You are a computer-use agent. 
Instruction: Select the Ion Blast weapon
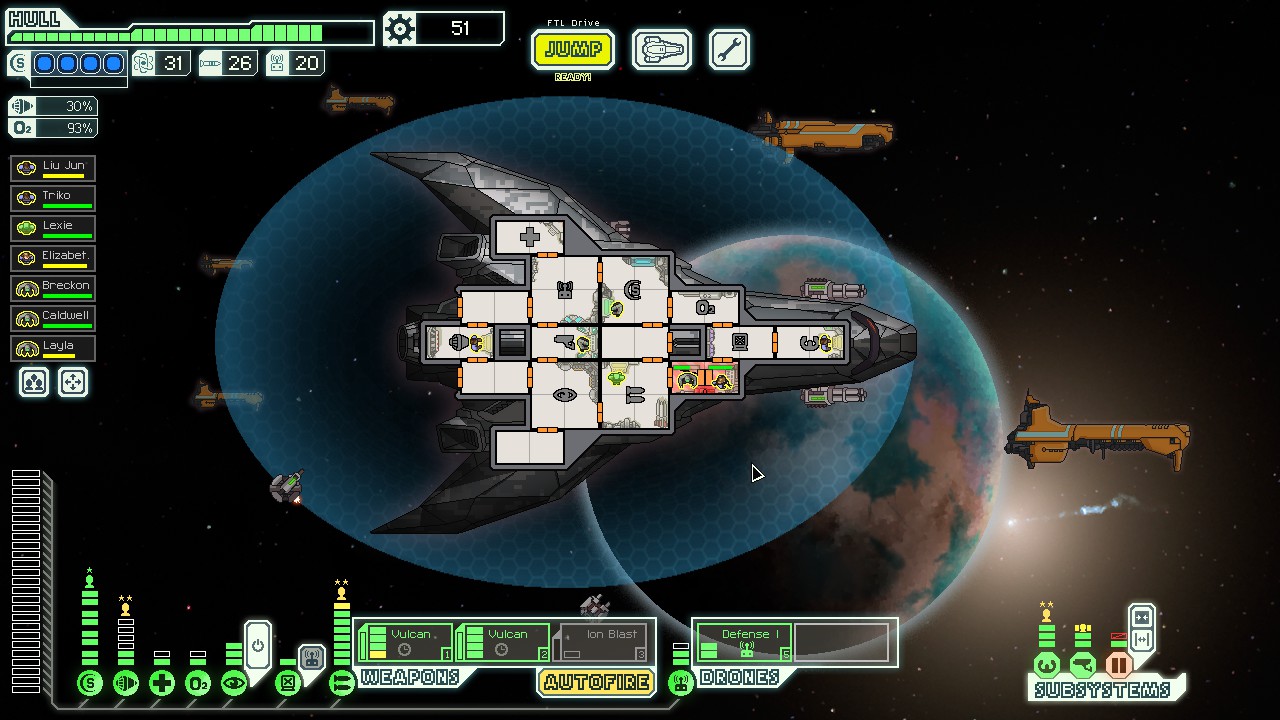click(602, 642)
